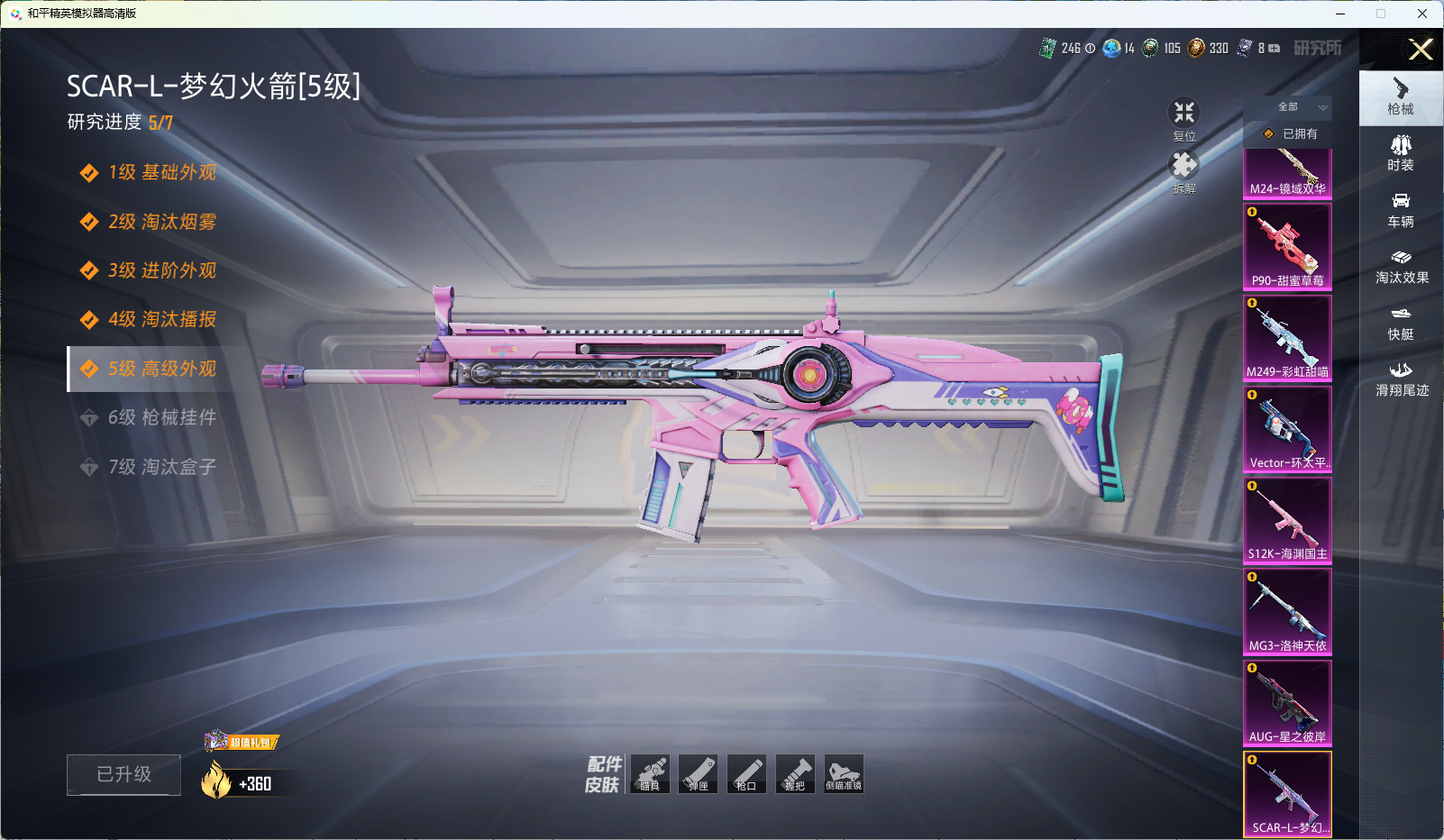
Task: Open the 全部 filter dropdown
Action: pos(1297,107)
